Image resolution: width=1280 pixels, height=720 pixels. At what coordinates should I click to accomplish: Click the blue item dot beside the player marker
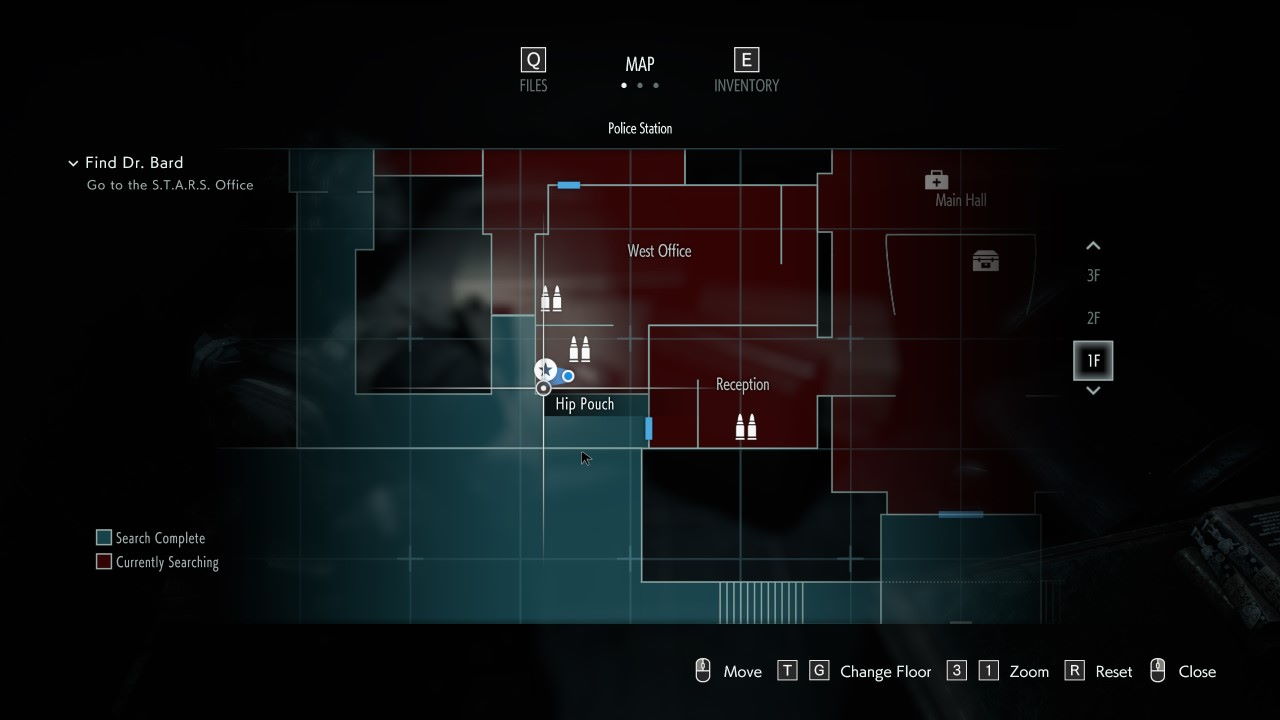click(567, 376)
